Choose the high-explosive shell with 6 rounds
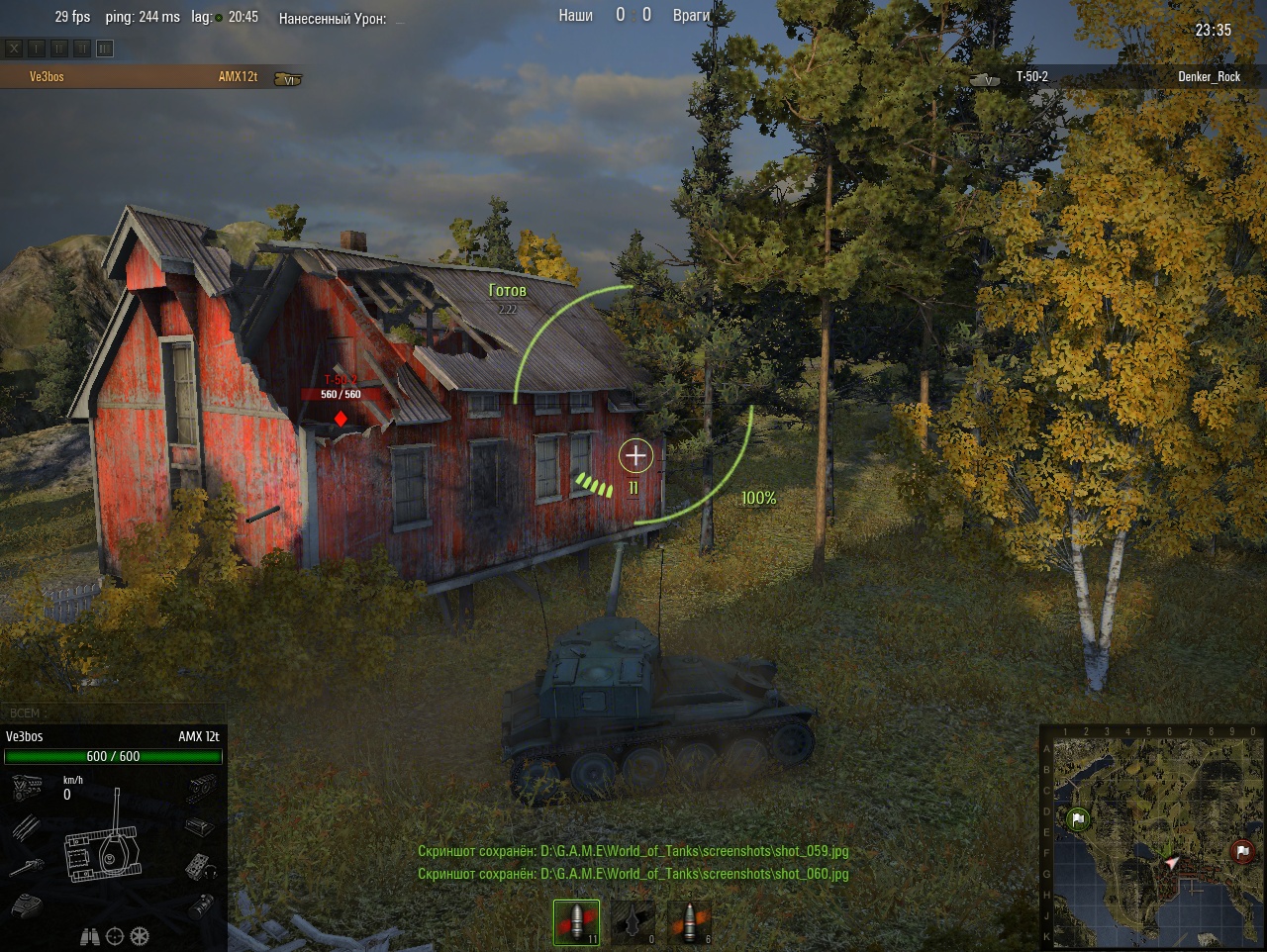The height and width of the screenshot is (952, 1267). click(690, 922)
